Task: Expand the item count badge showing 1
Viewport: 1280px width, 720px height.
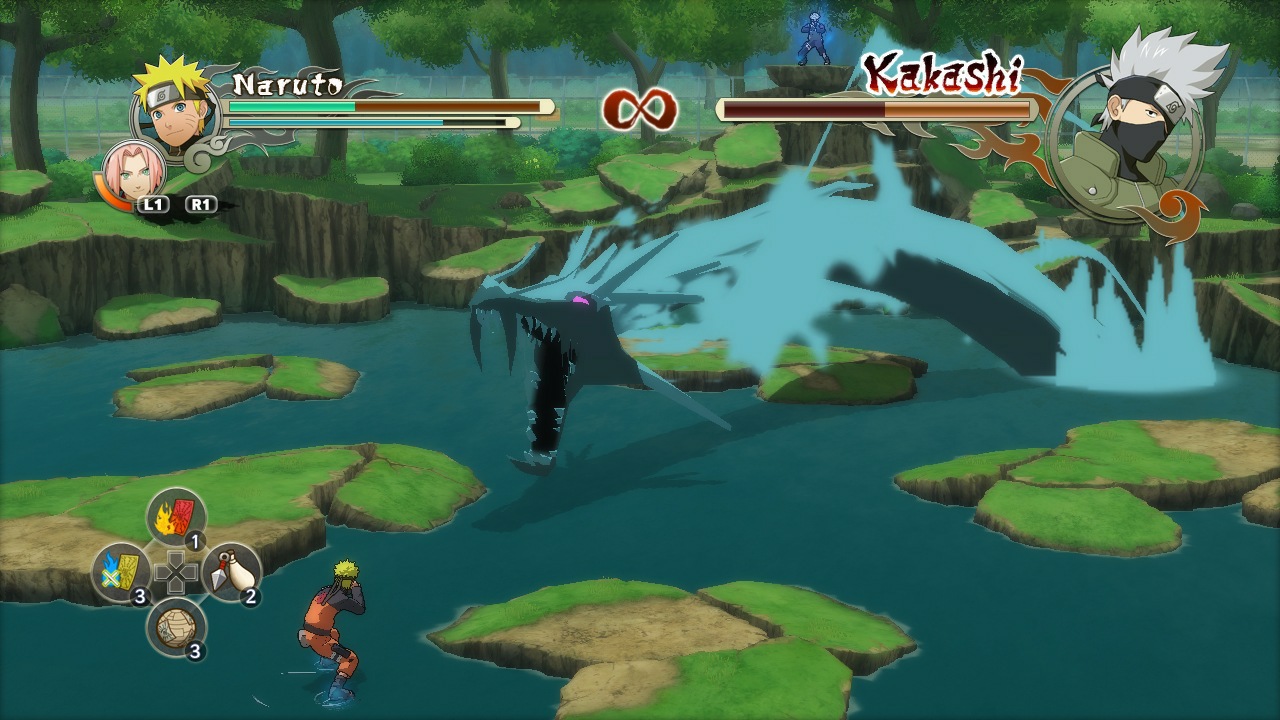Action: 195,540
